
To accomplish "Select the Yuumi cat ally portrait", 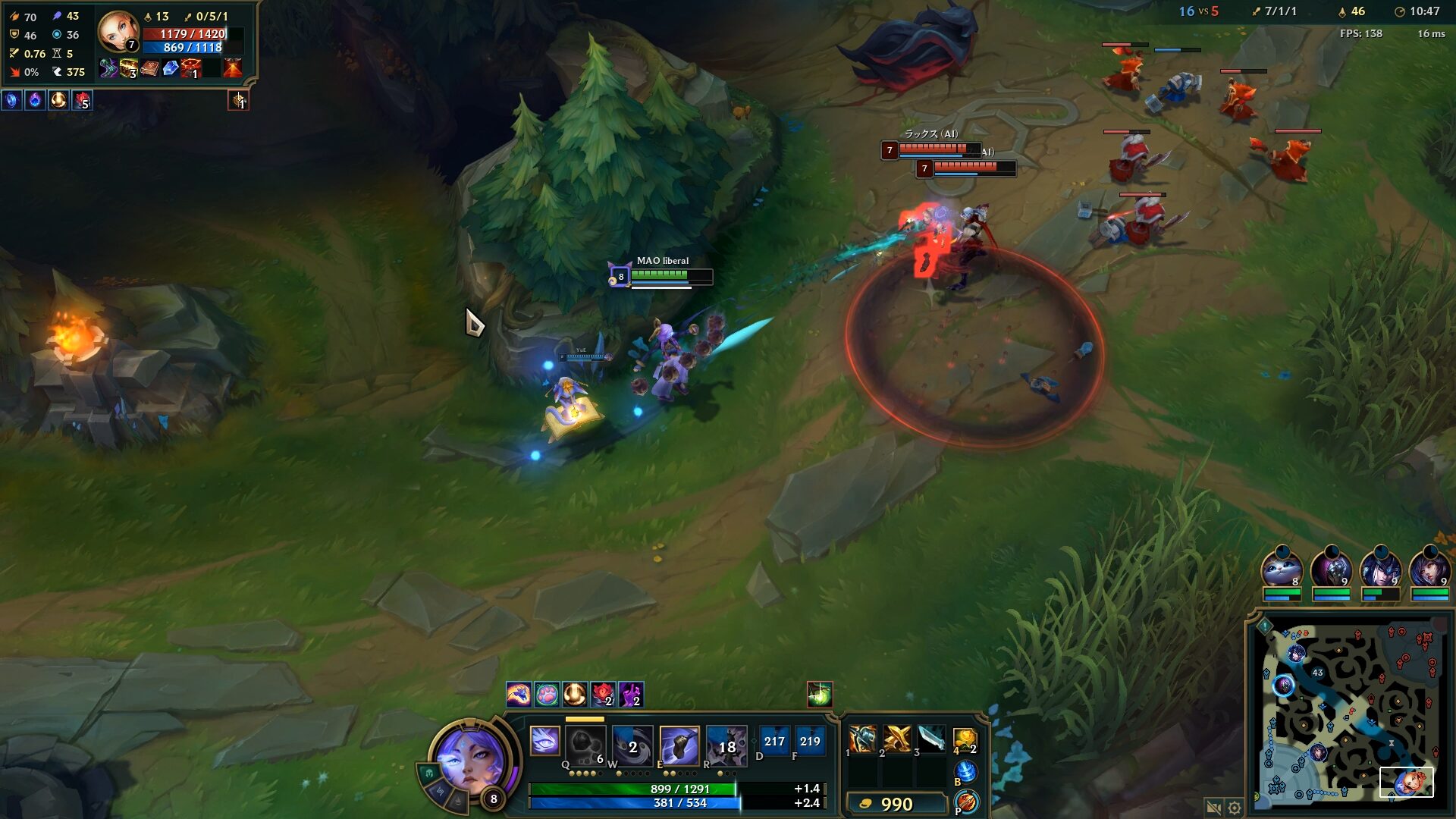I will click(1282, 569).
